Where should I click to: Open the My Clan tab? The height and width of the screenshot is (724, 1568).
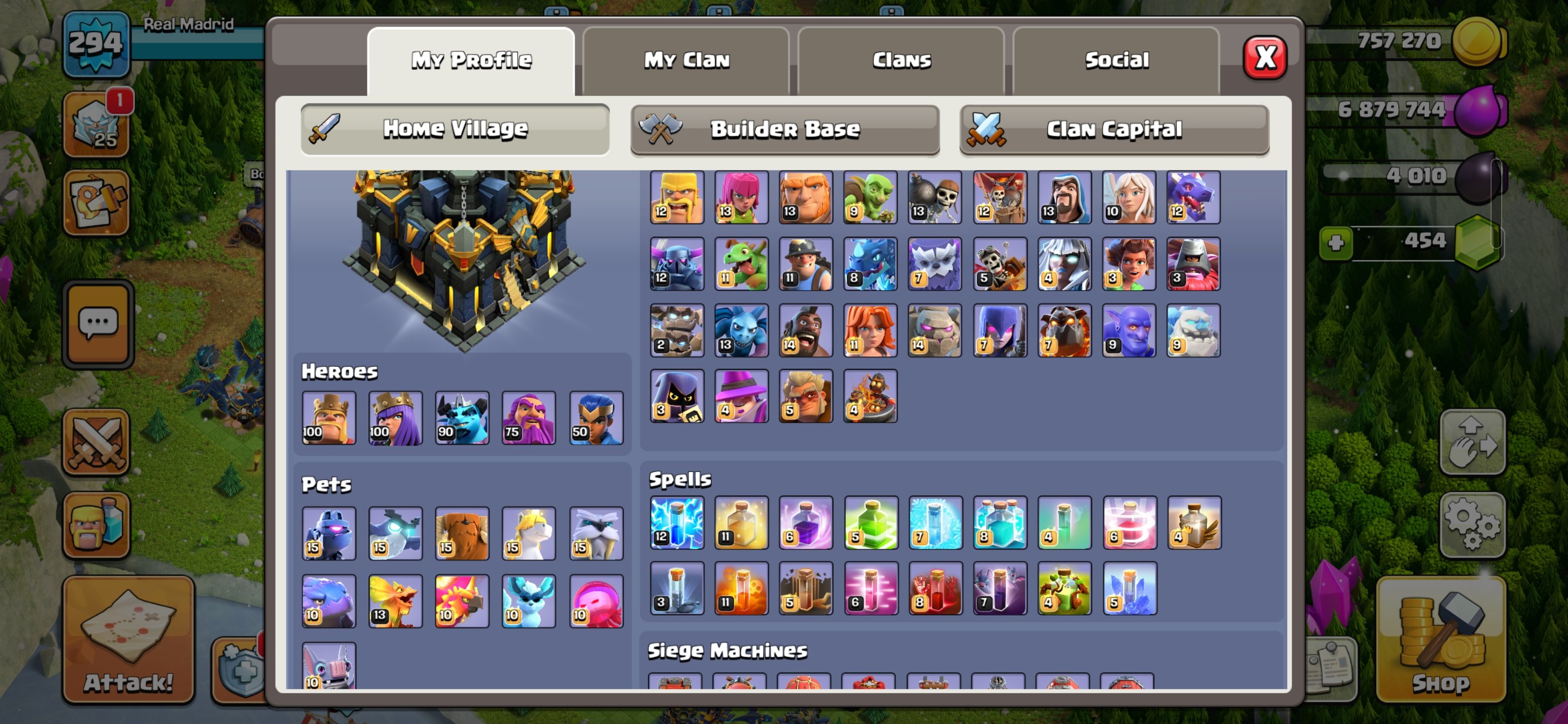click(x=686, y=59)
